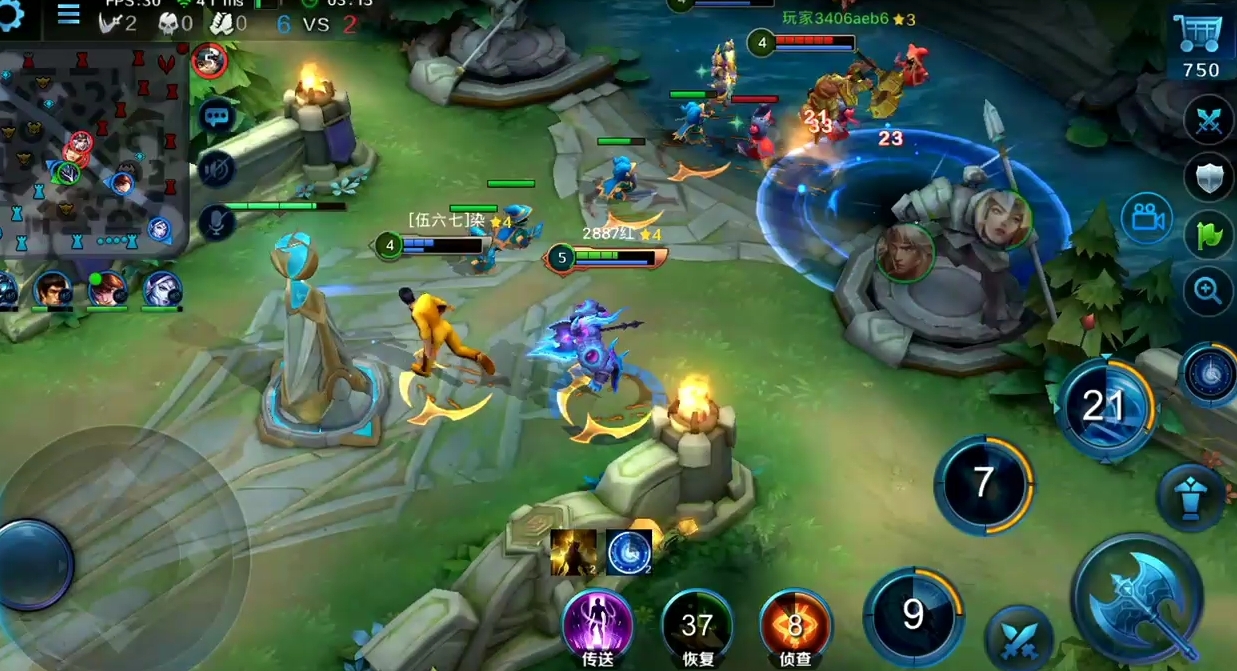Screen dimensions: 1237x671
Task: Use the 传送 teleport spell
Action: tap(597, 624)
